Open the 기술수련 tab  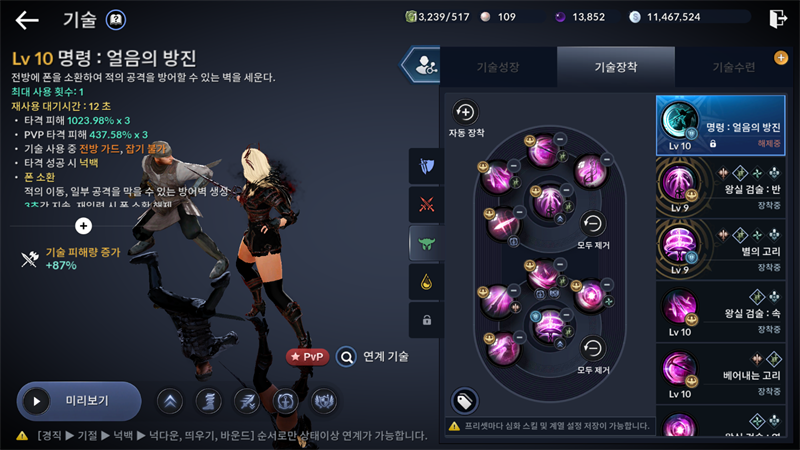tap(733, 67)
